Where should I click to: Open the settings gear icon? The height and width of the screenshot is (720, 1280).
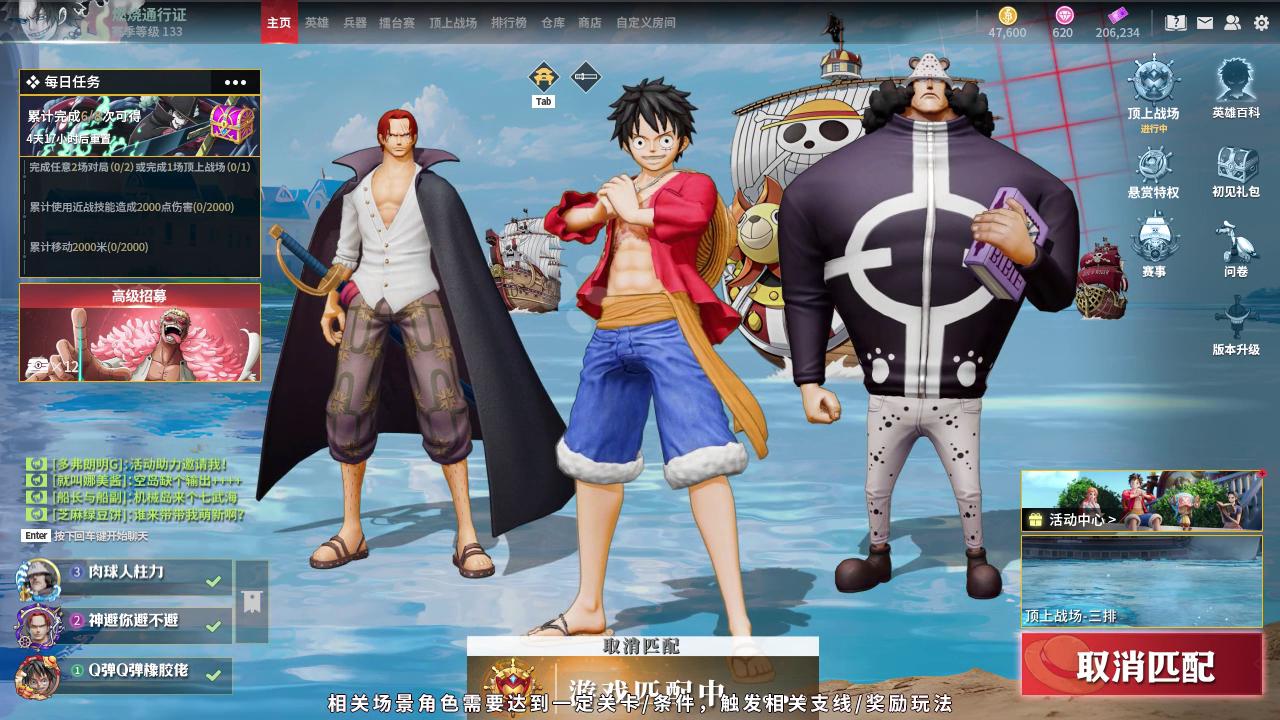point(1261,22)
